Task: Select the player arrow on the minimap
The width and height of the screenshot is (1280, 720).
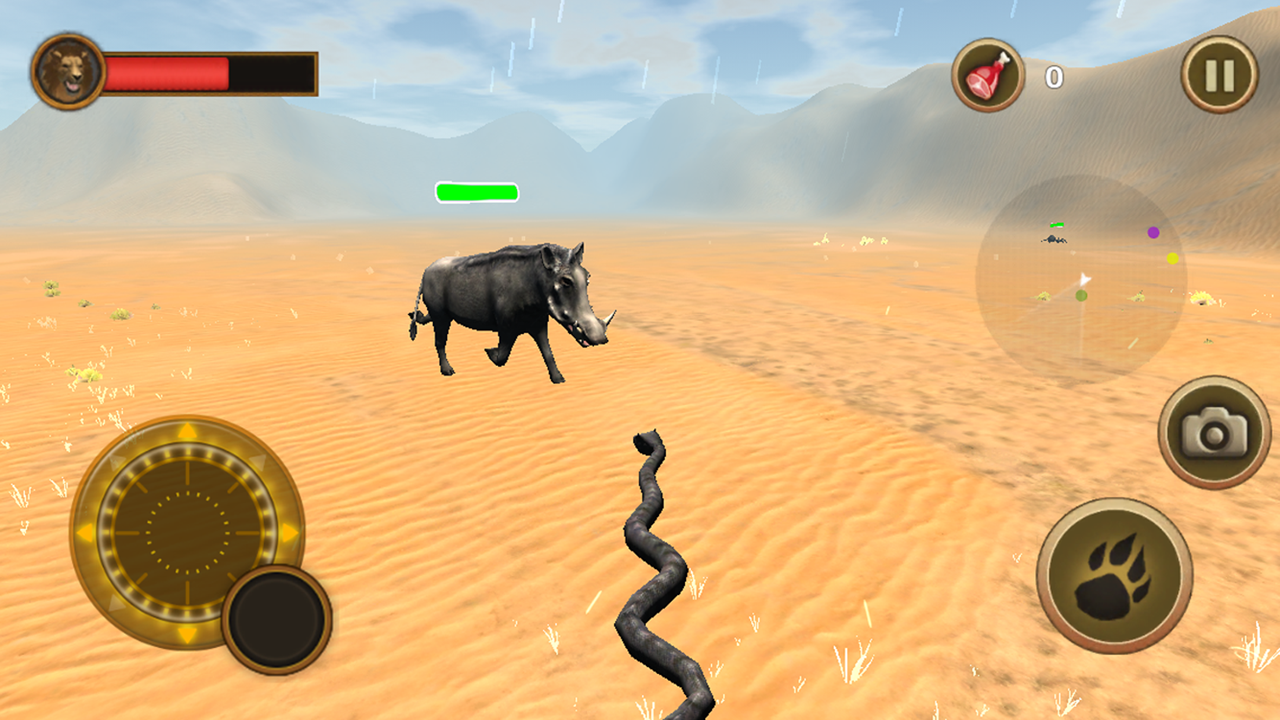Action: (1085, 278)
